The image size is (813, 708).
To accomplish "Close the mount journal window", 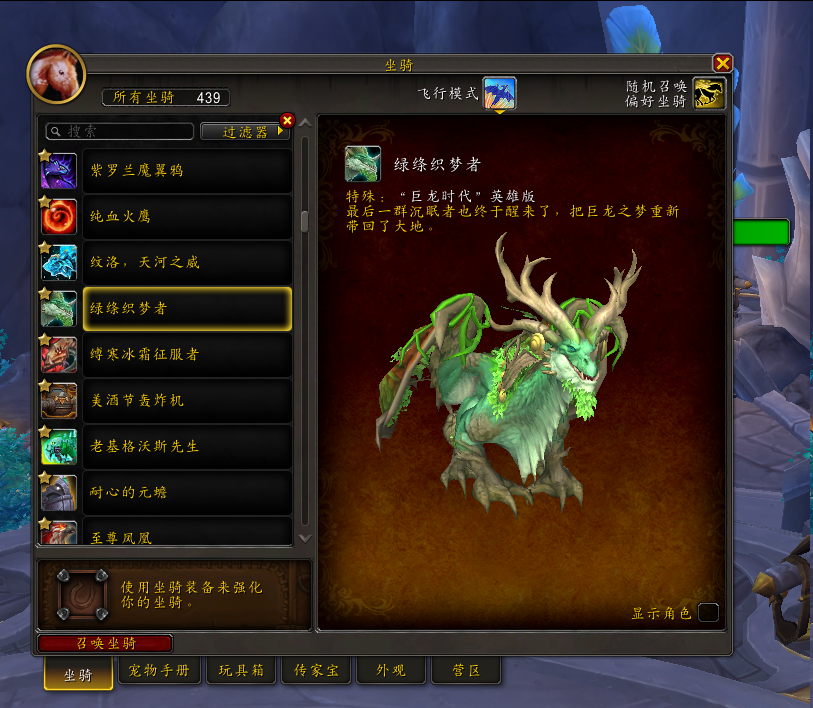I will pyautogui.click(x=722, y=63).
